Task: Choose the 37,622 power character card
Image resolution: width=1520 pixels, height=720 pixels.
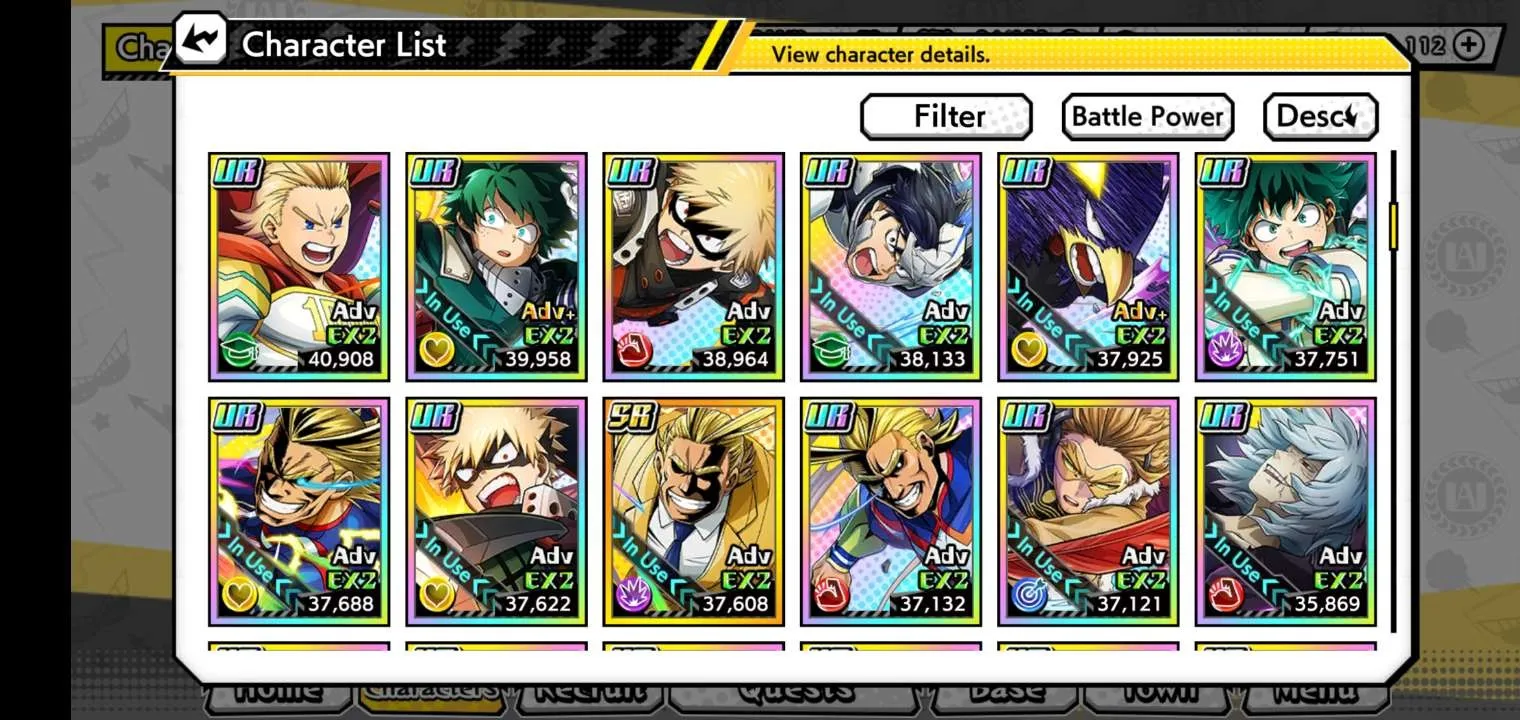Action: coord(496,512)
